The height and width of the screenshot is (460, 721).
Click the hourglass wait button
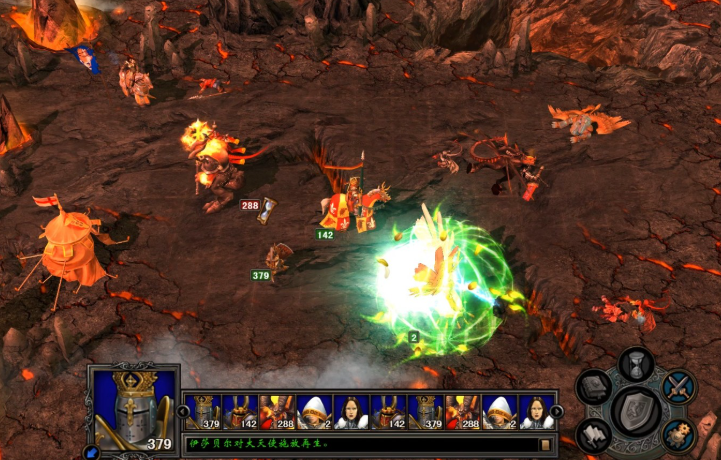coord(636,363)
